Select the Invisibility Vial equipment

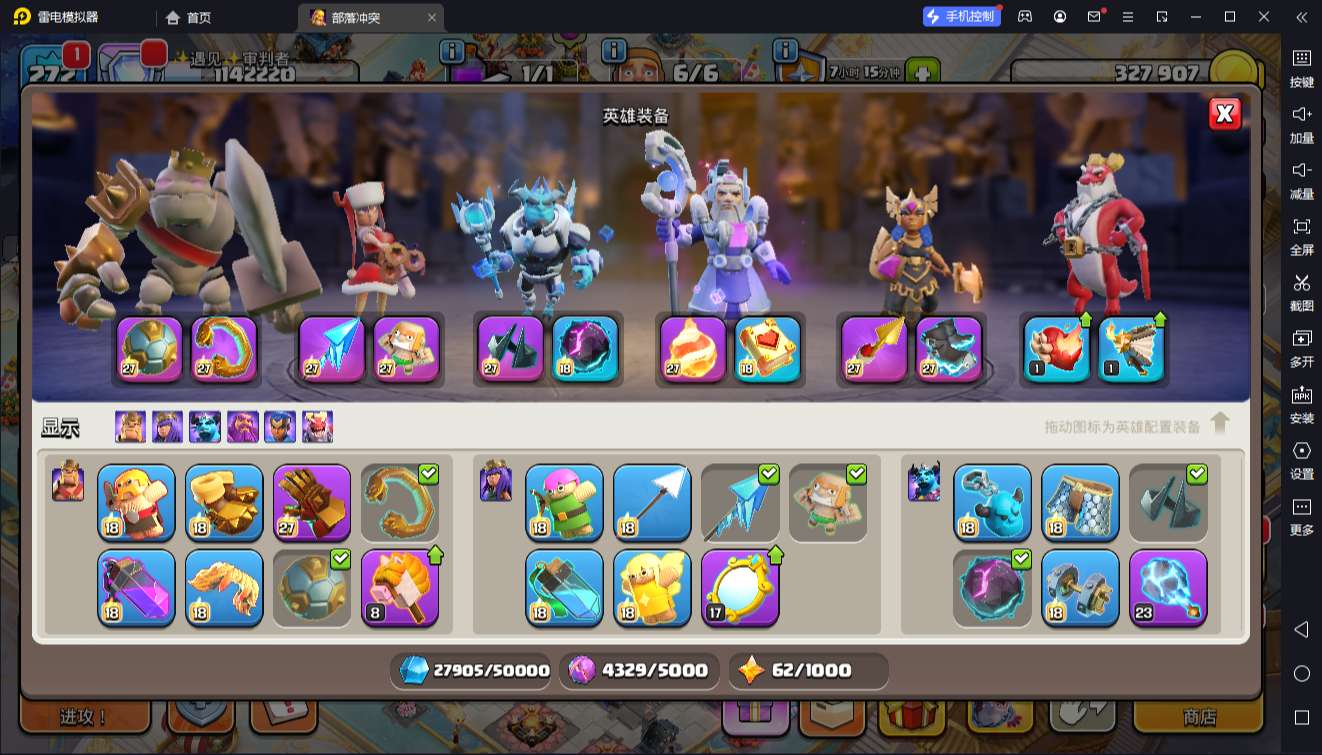click(564, 588)
